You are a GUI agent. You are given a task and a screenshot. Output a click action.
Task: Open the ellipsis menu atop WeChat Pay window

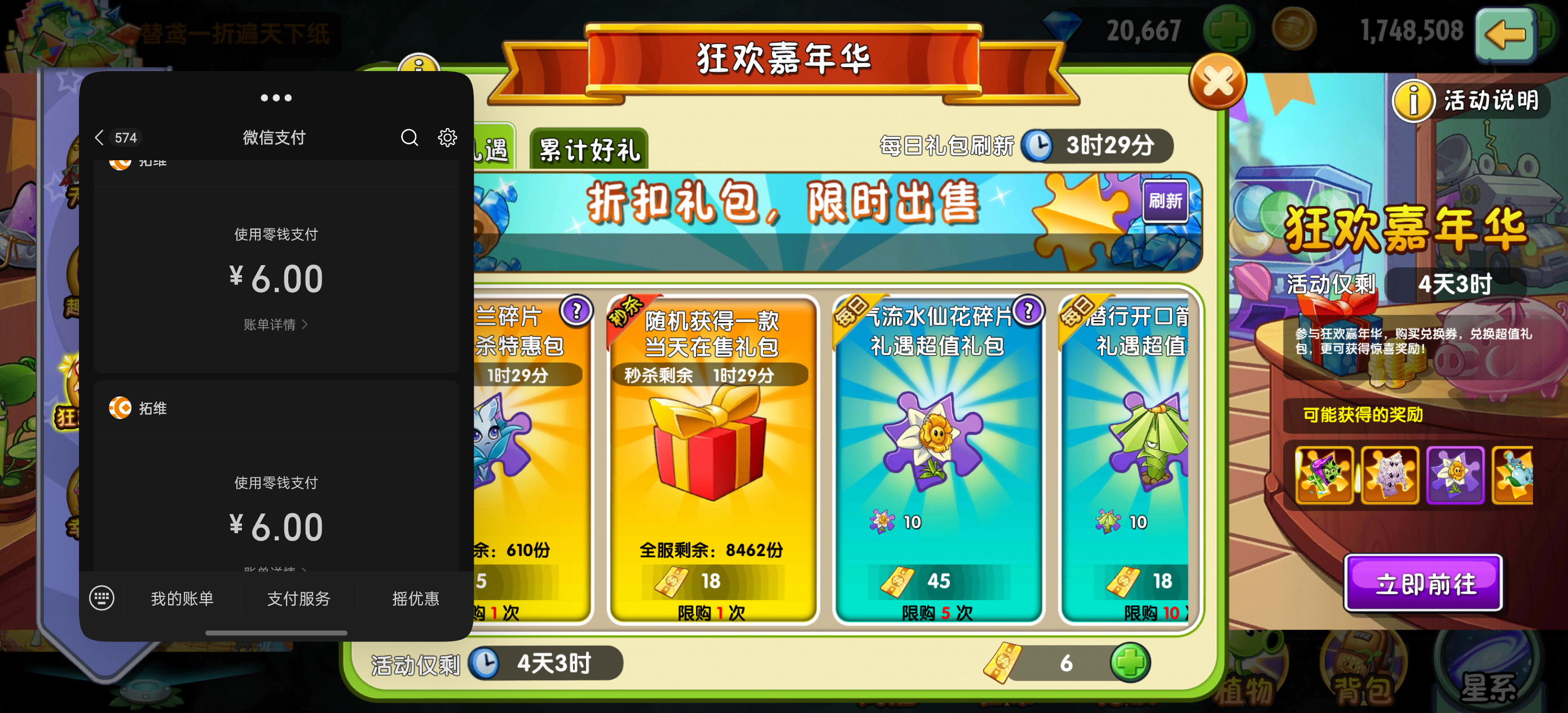click(276, 98)
